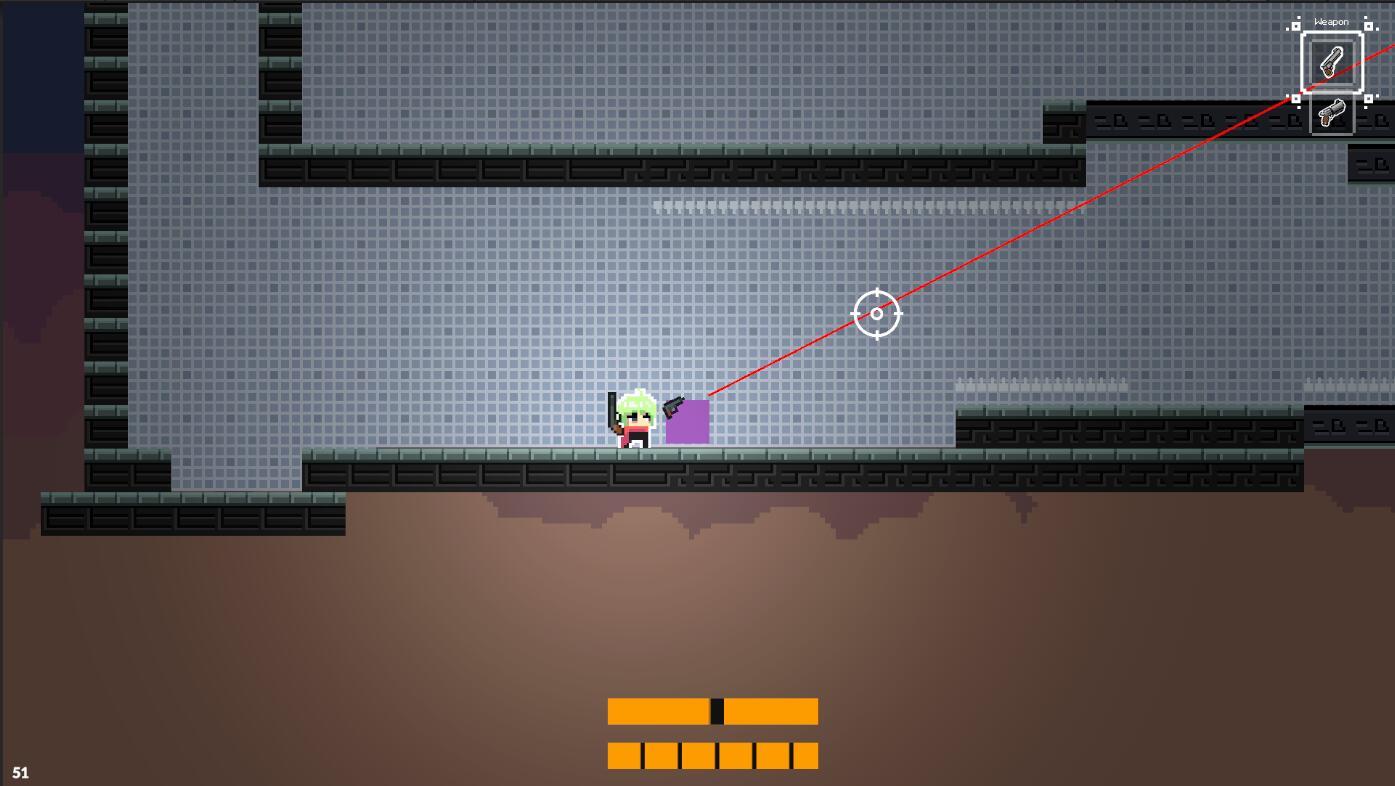Switch to the revolver weapon icon
This screenshot has width=1395, height=786.
tap(1332, 113)
